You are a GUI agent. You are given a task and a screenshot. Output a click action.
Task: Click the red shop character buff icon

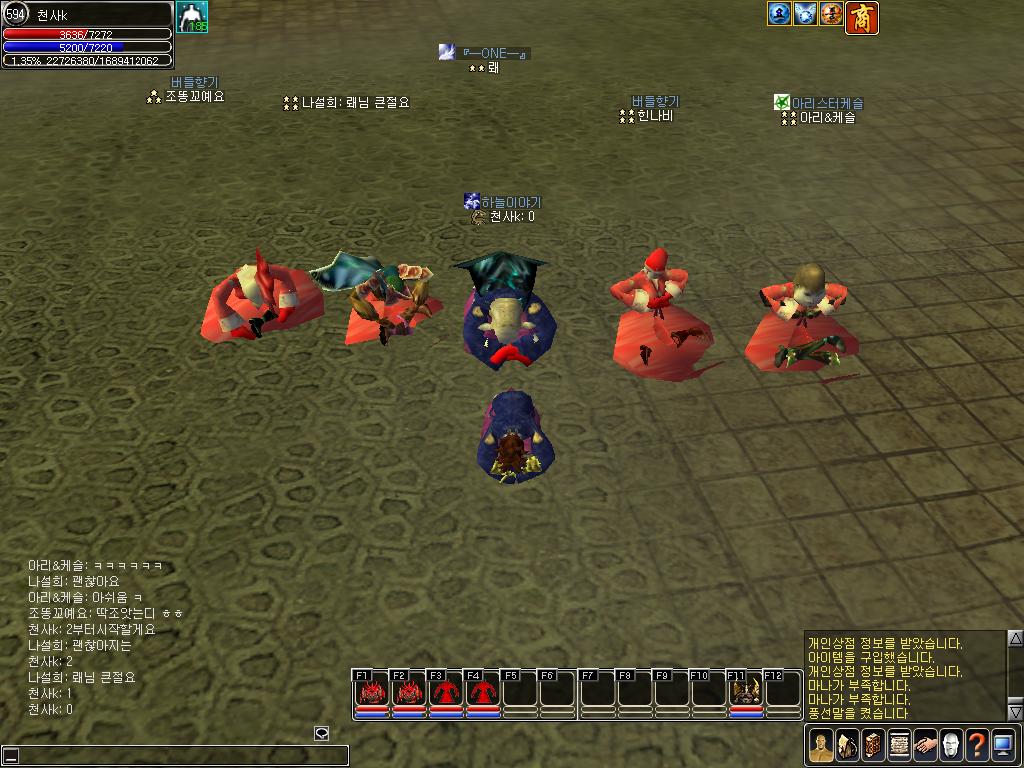tap(862, 17)
